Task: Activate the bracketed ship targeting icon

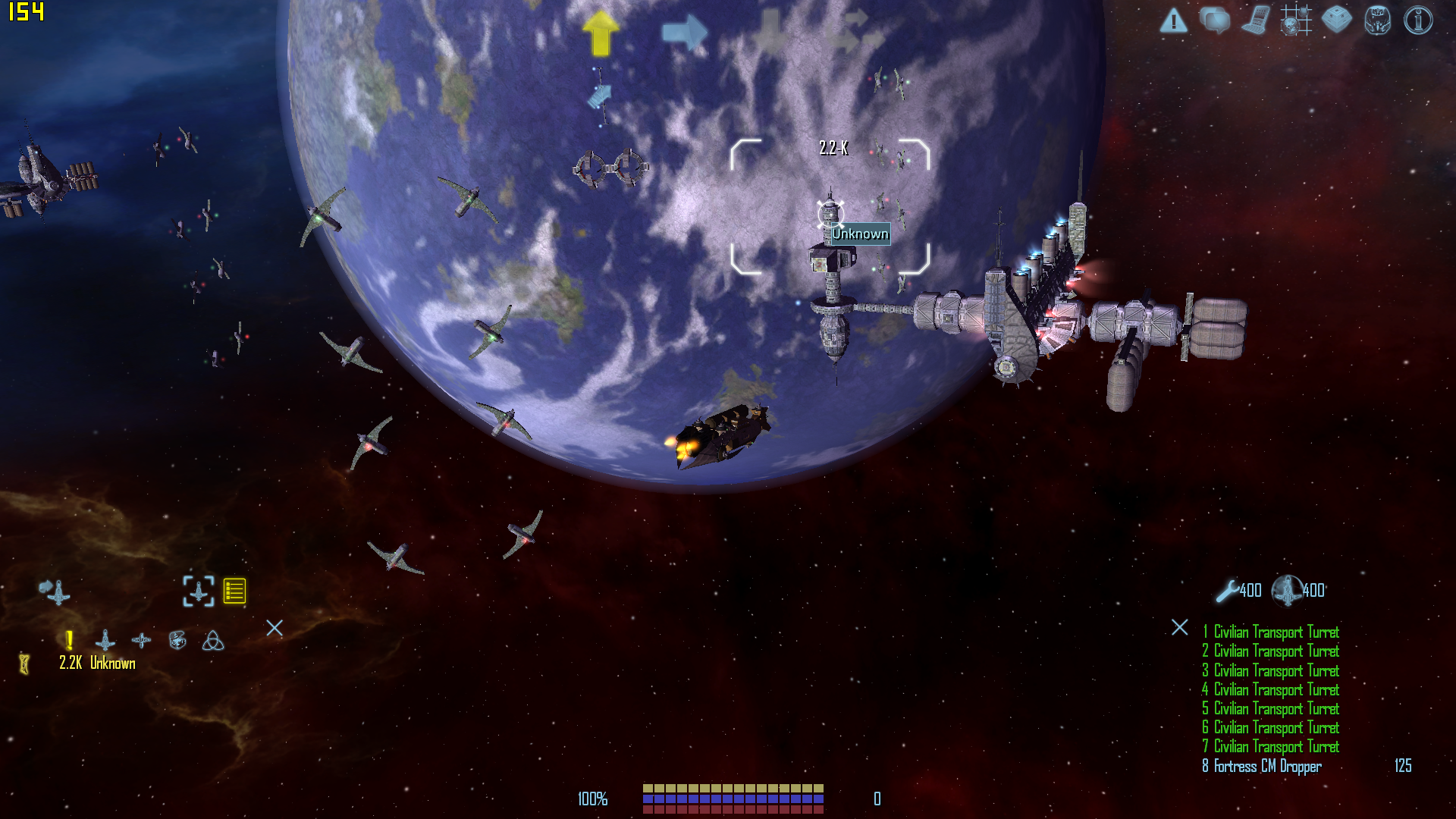Action: click(x=199, y=591)
